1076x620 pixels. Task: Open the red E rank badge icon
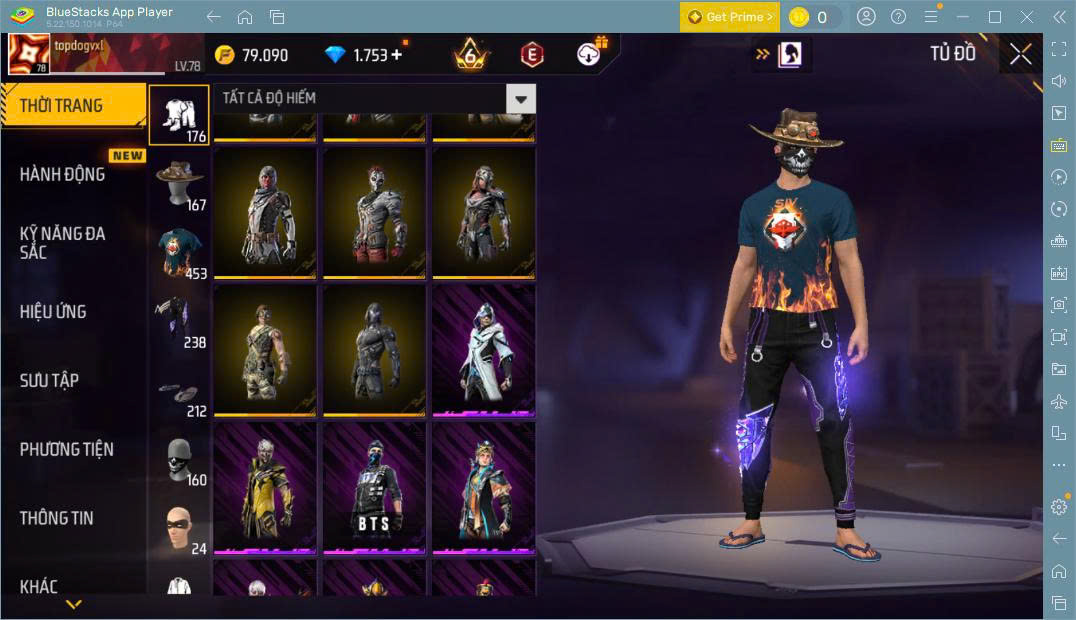(x=532, y=55)
